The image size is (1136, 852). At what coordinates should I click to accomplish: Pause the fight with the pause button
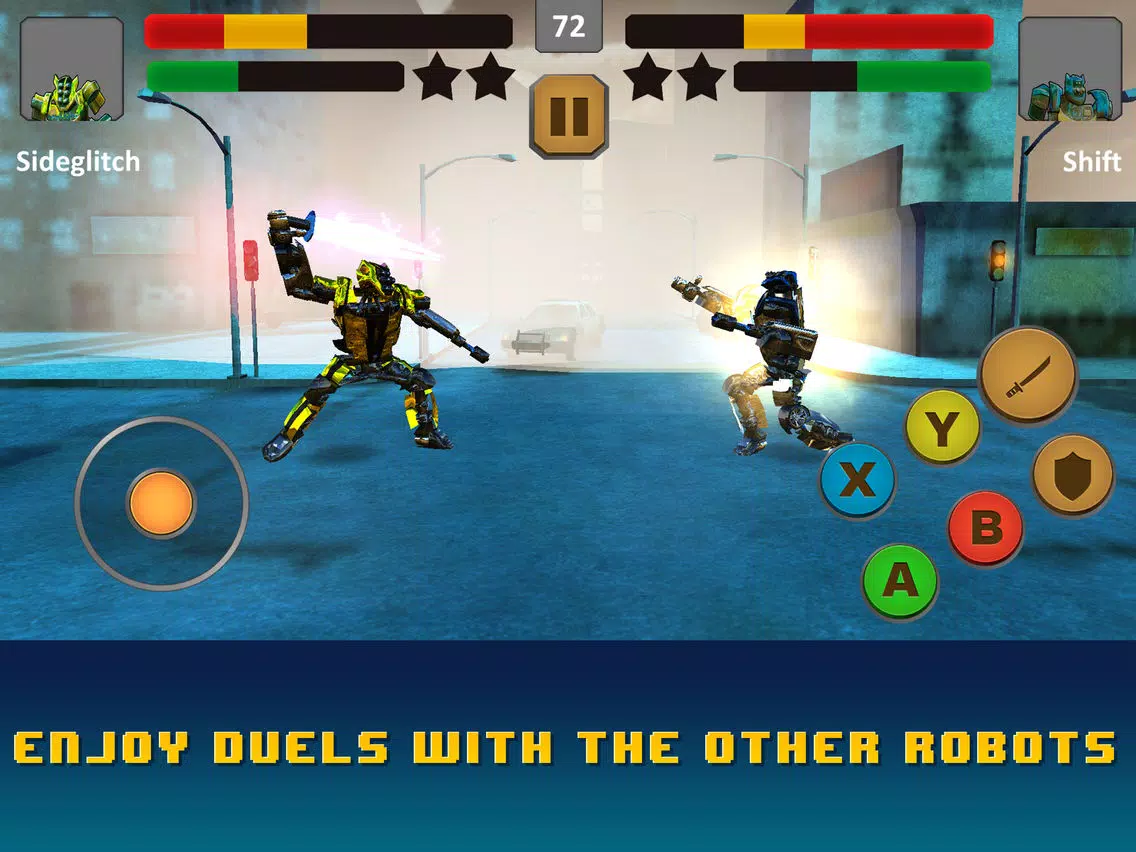click(569, 115)
